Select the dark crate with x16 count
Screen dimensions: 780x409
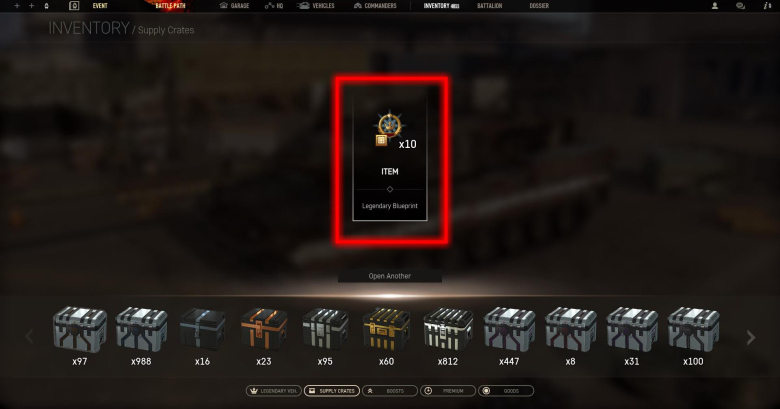coord(203,330)
